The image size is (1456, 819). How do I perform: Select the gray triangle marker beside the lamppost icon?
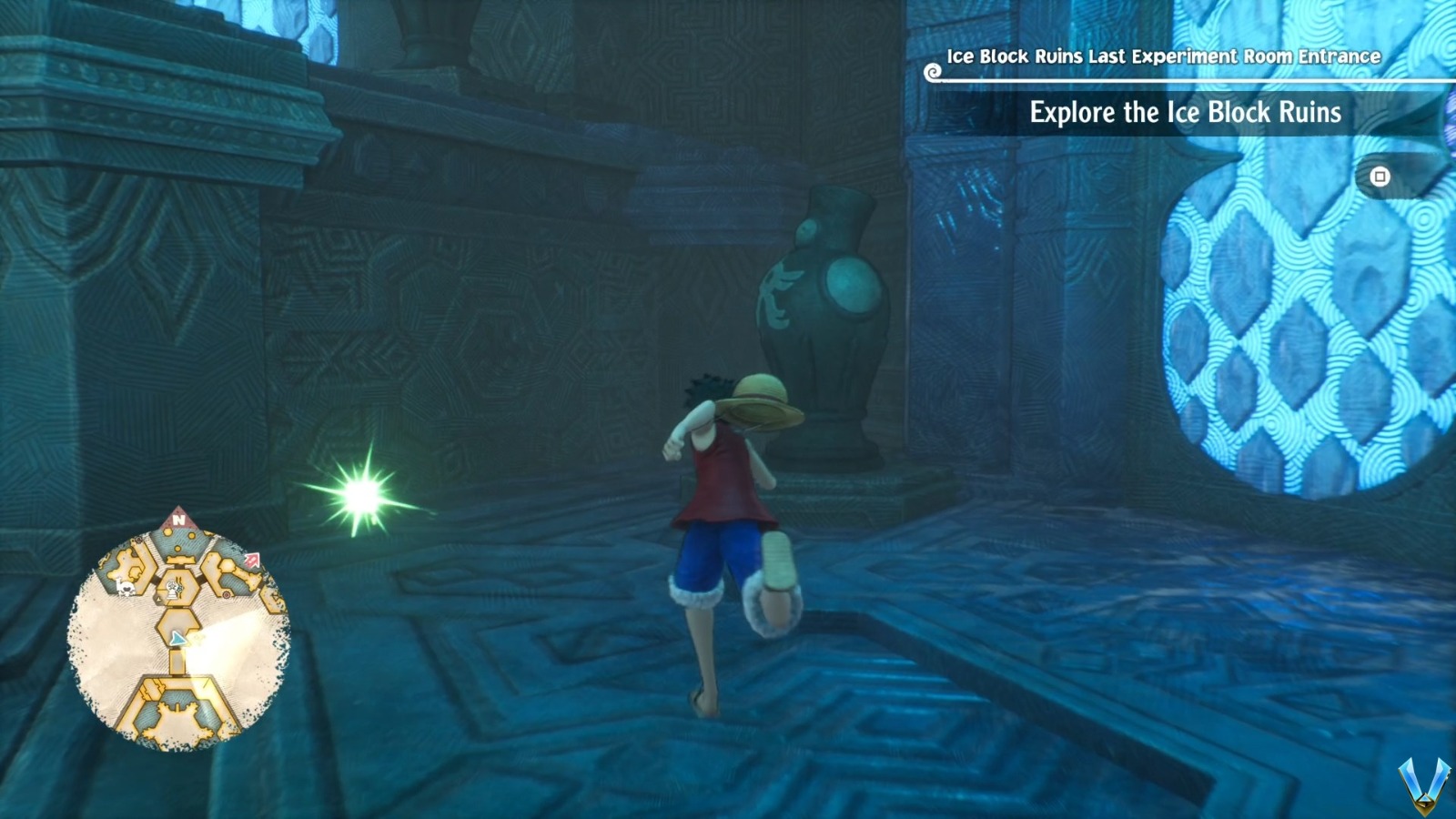click(158, 598)
